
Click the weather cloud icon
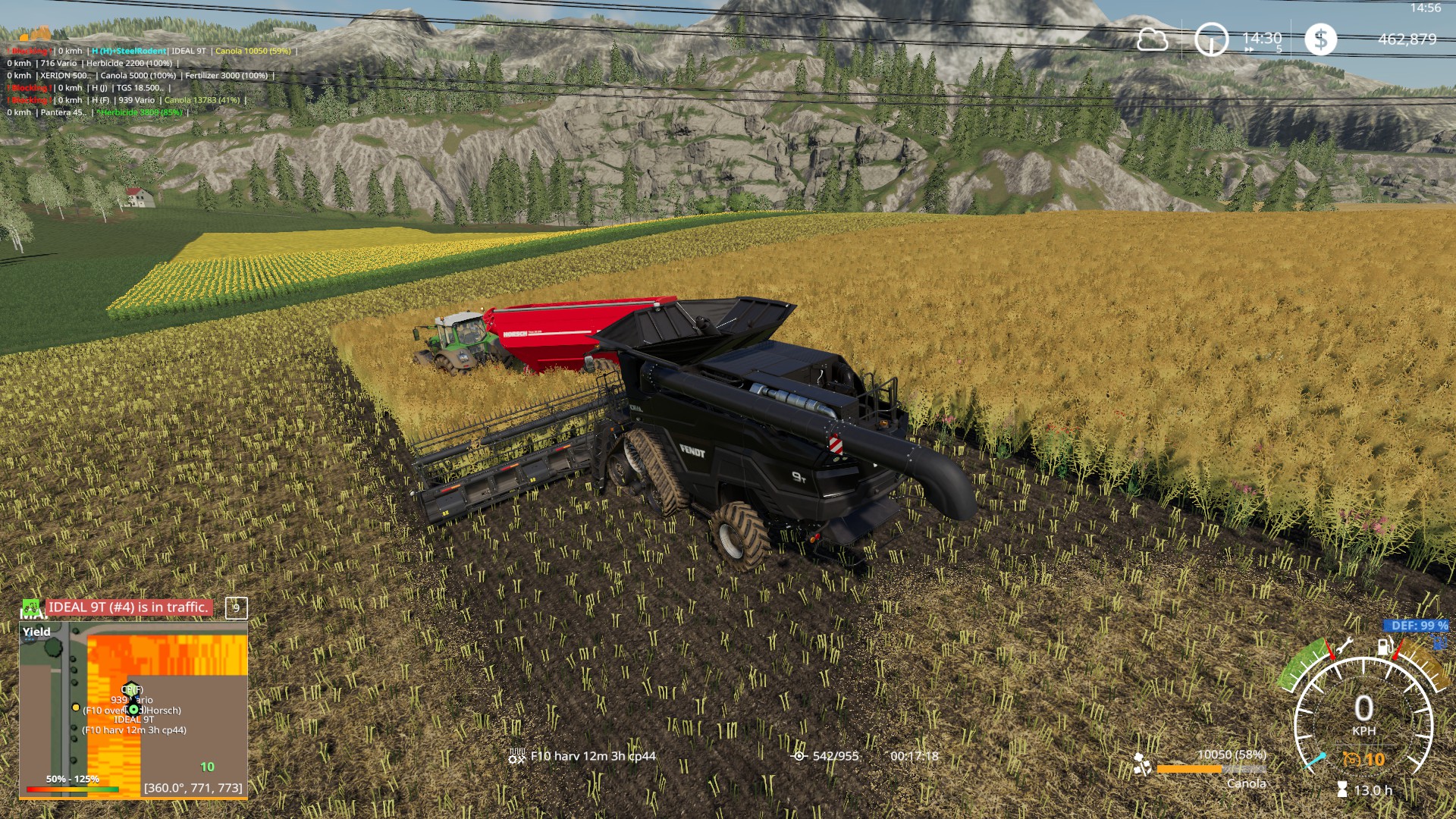1153,40
